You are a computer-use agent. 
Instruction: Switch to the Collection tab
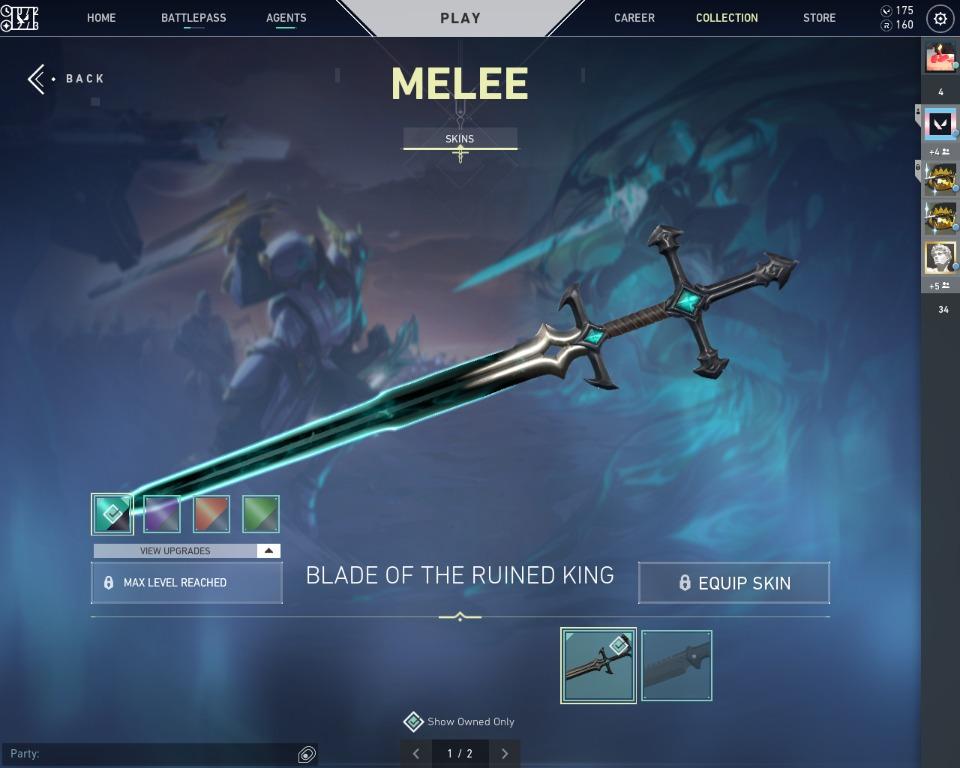[x=727, y=18]
